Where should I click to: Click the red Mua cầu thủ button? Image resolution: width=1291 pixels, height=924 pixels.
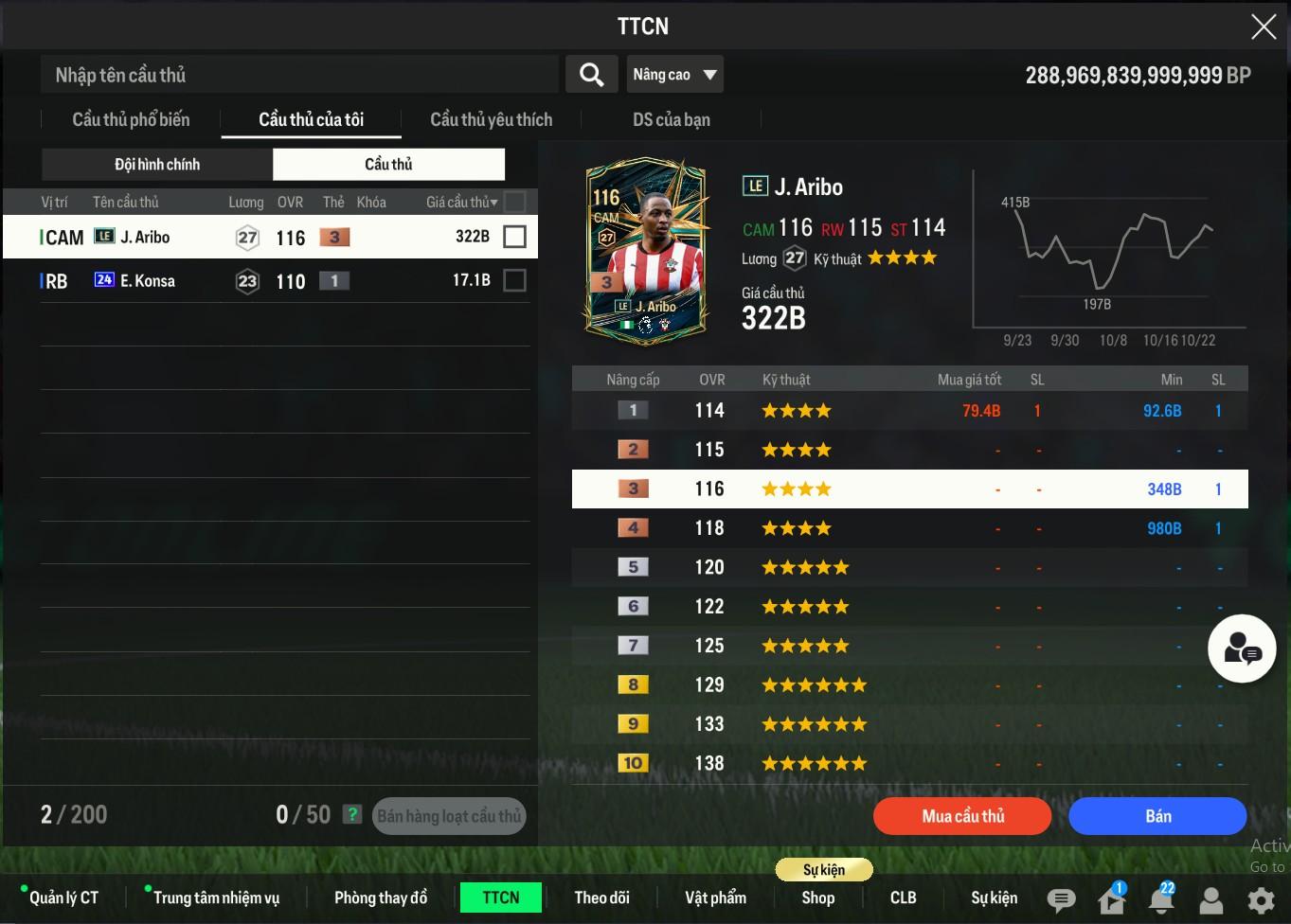[x=962, y=816]
